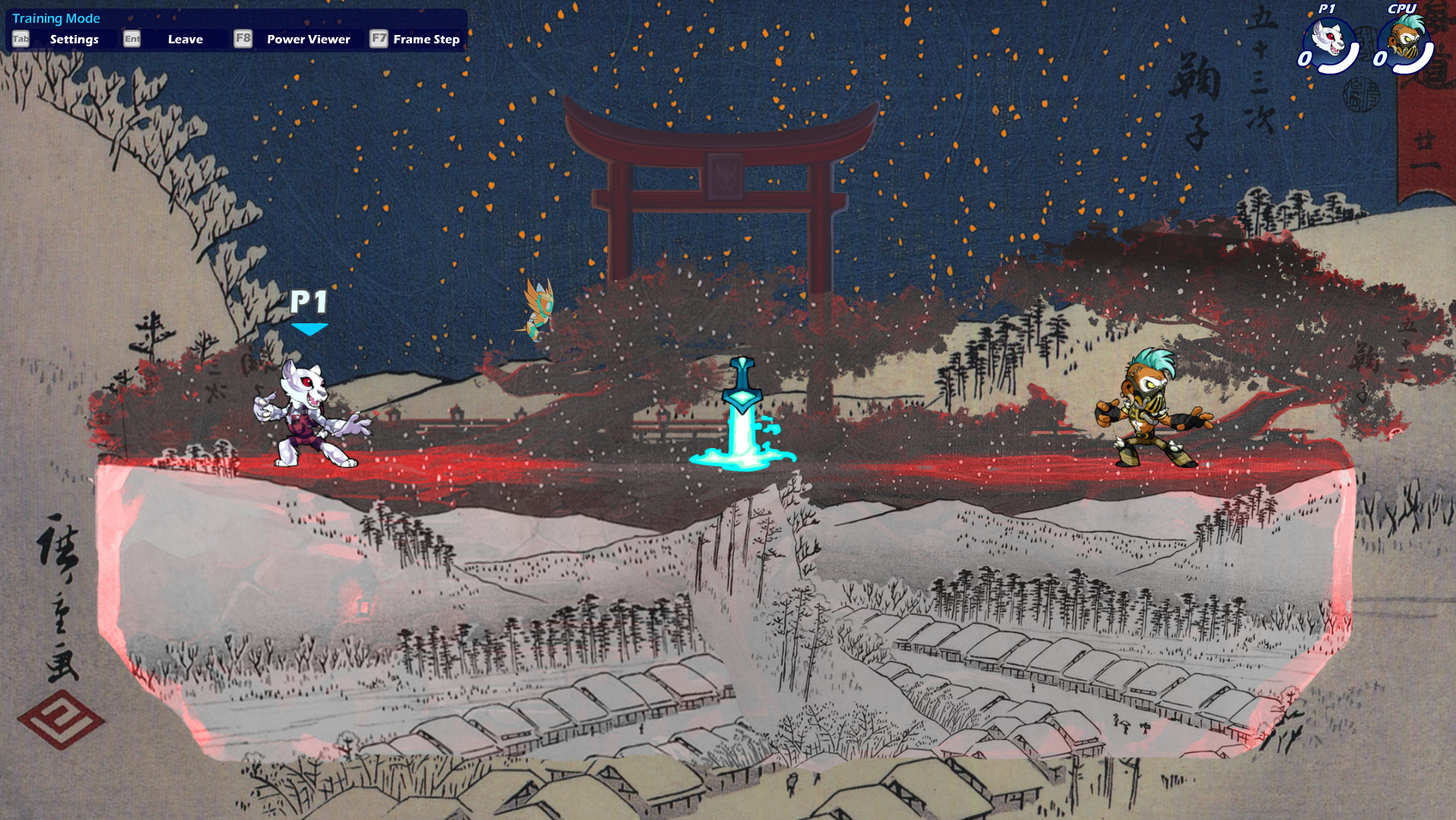
Task: Click the F7 key icon for Frame Step
Action: [378, 38]
